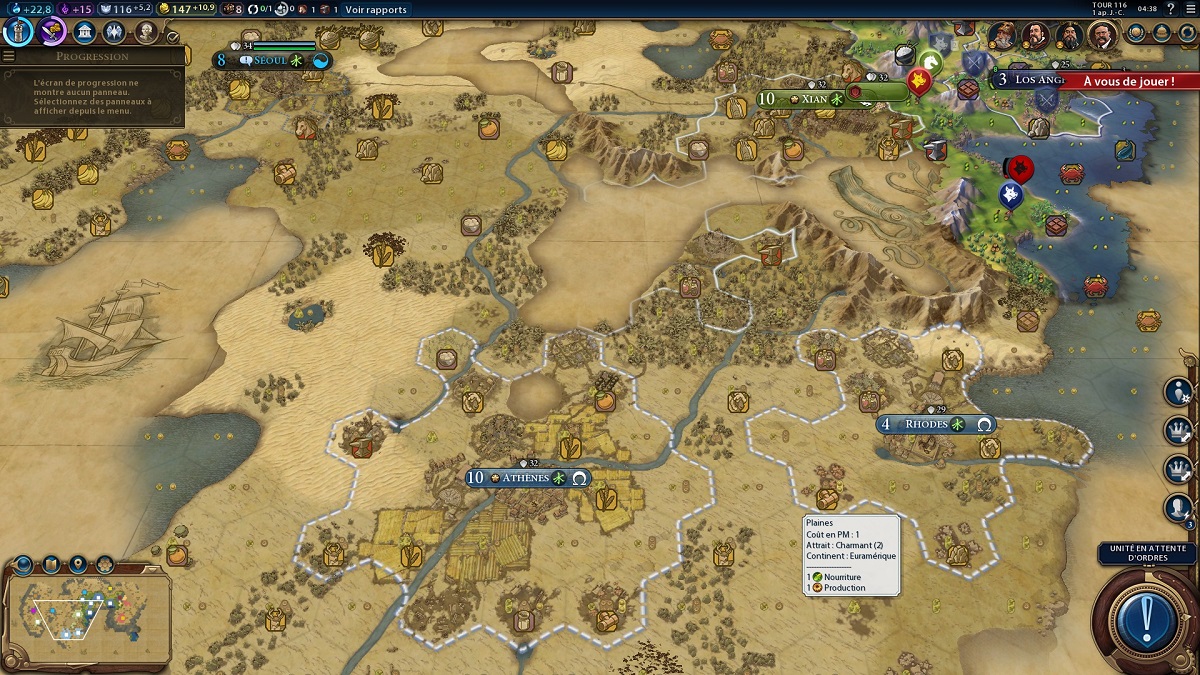
Task: Open the main game menu
Action: coord(1189,9)
